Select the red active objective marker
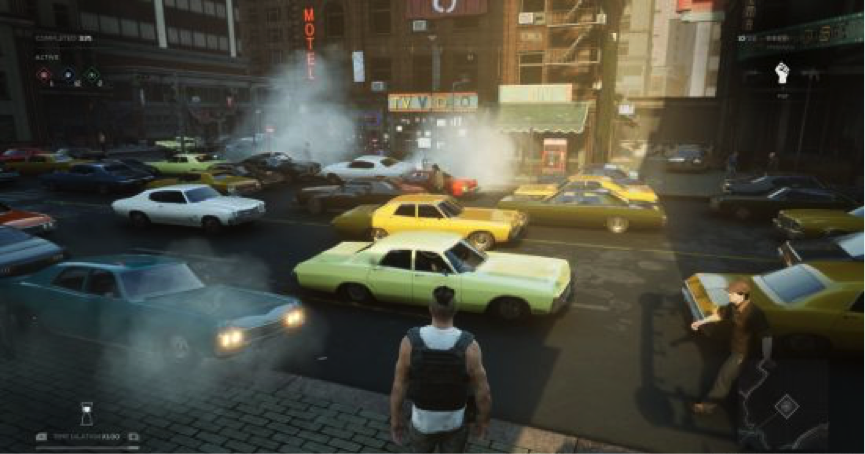 click(x=44, y=74)
